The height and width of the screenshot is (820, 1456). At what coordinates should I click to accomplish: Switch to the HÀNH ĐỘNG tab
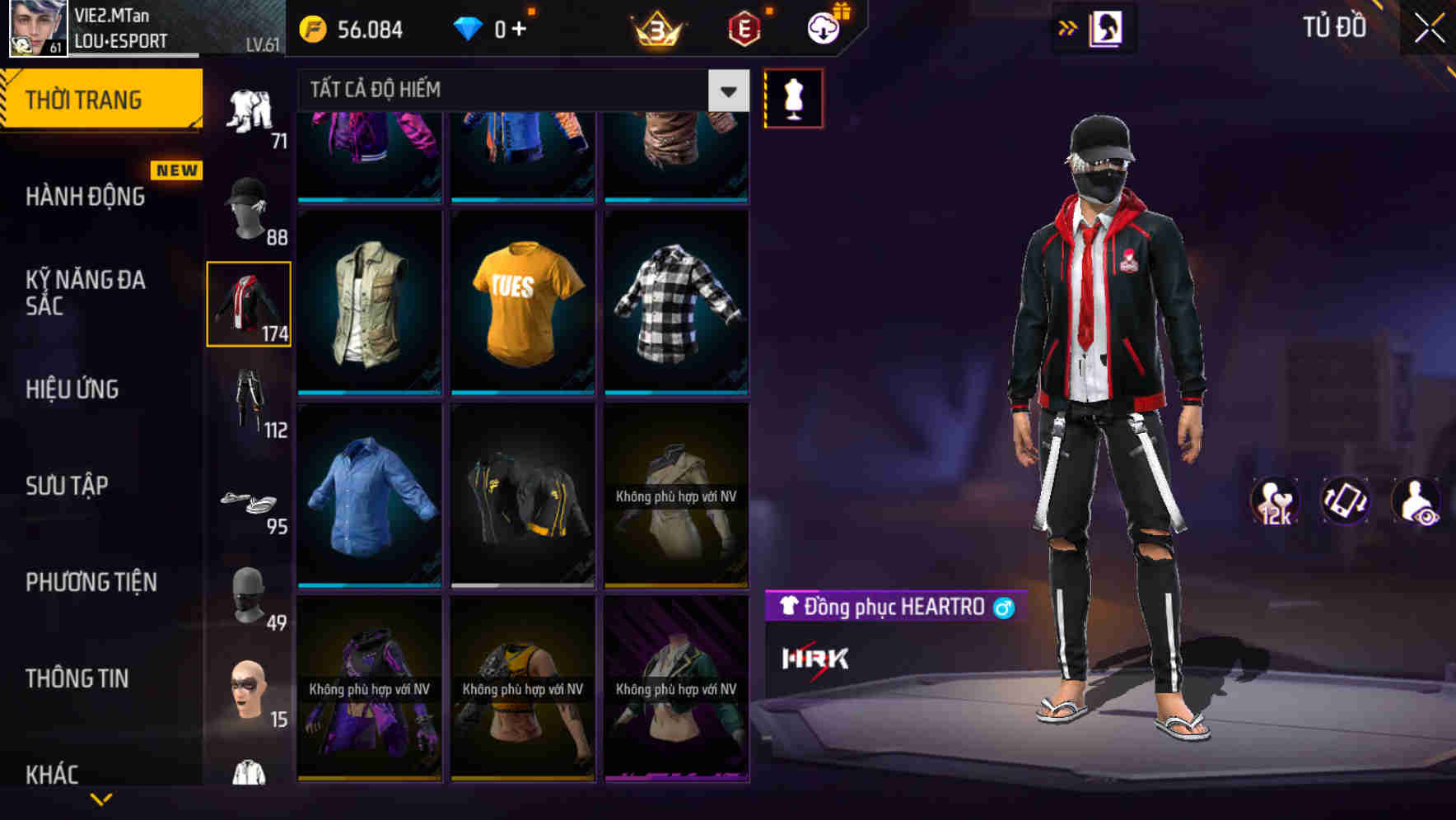(85, 197)
